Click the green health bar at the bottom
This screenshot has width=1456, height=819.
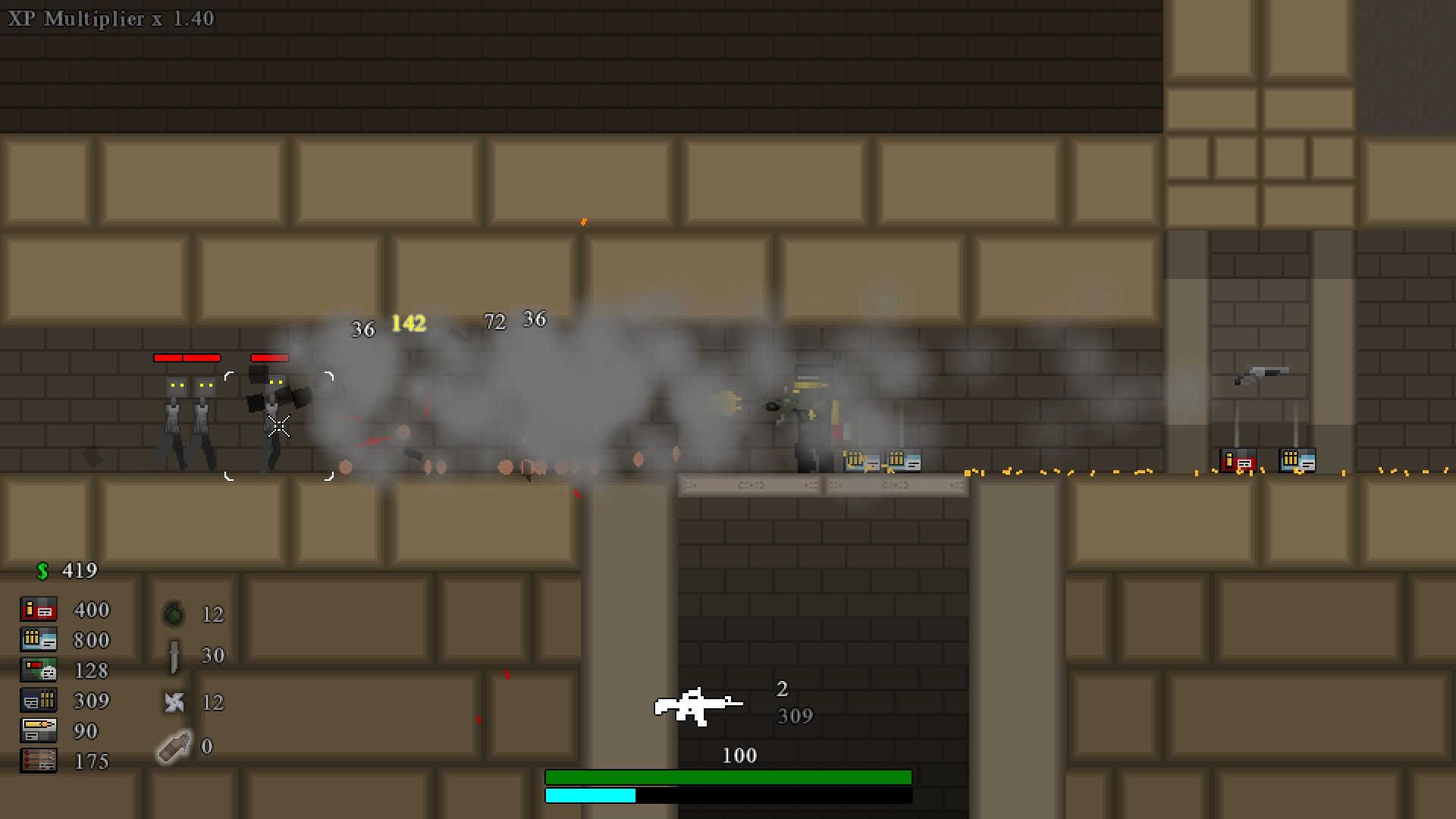tap(728, 777)
